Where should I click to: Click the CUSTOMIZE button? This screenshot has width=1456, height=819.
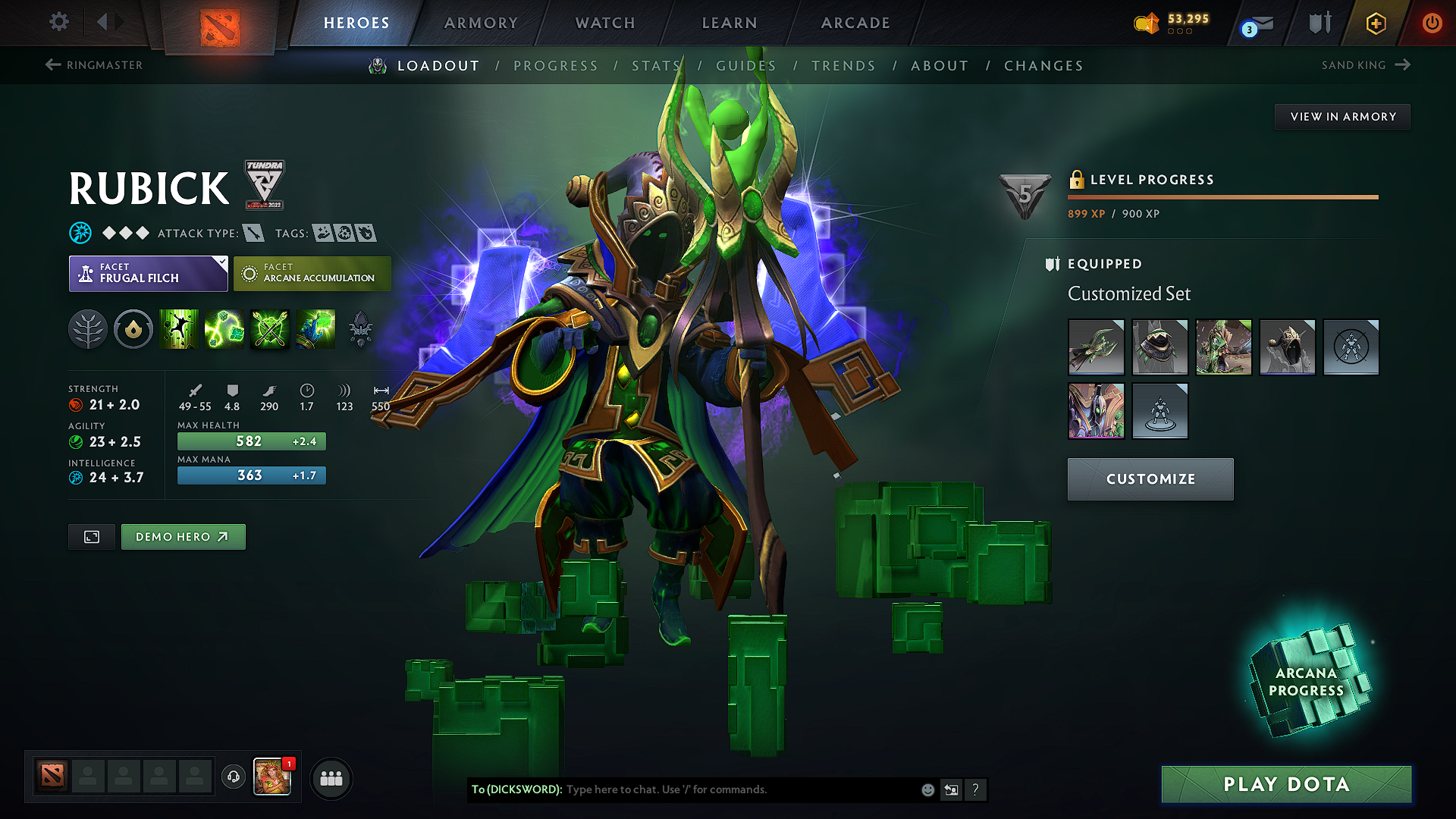tap(1150, 479)
